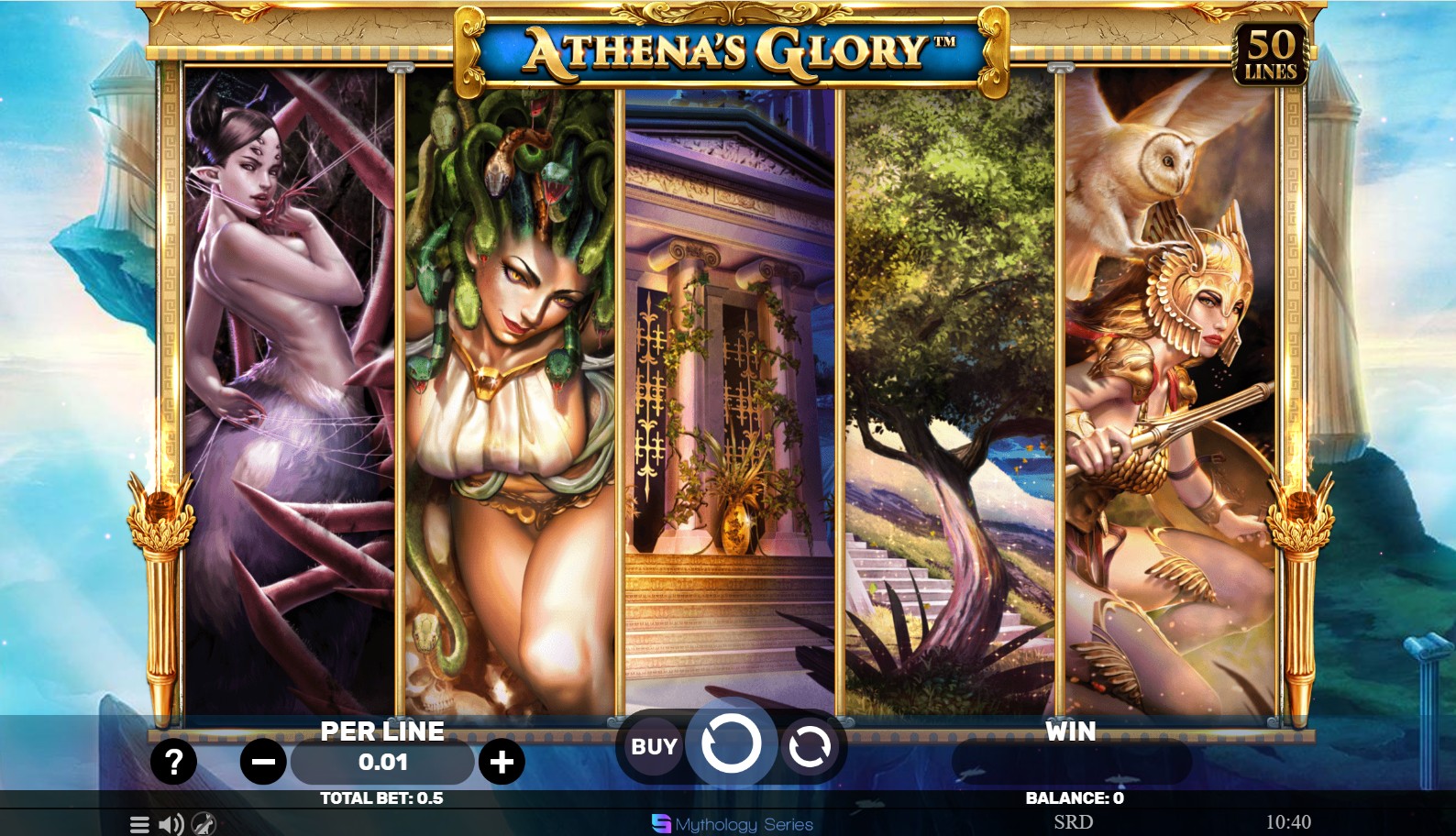Decrease bet with the minus button
1456x836 pixels.
[261, 762]
